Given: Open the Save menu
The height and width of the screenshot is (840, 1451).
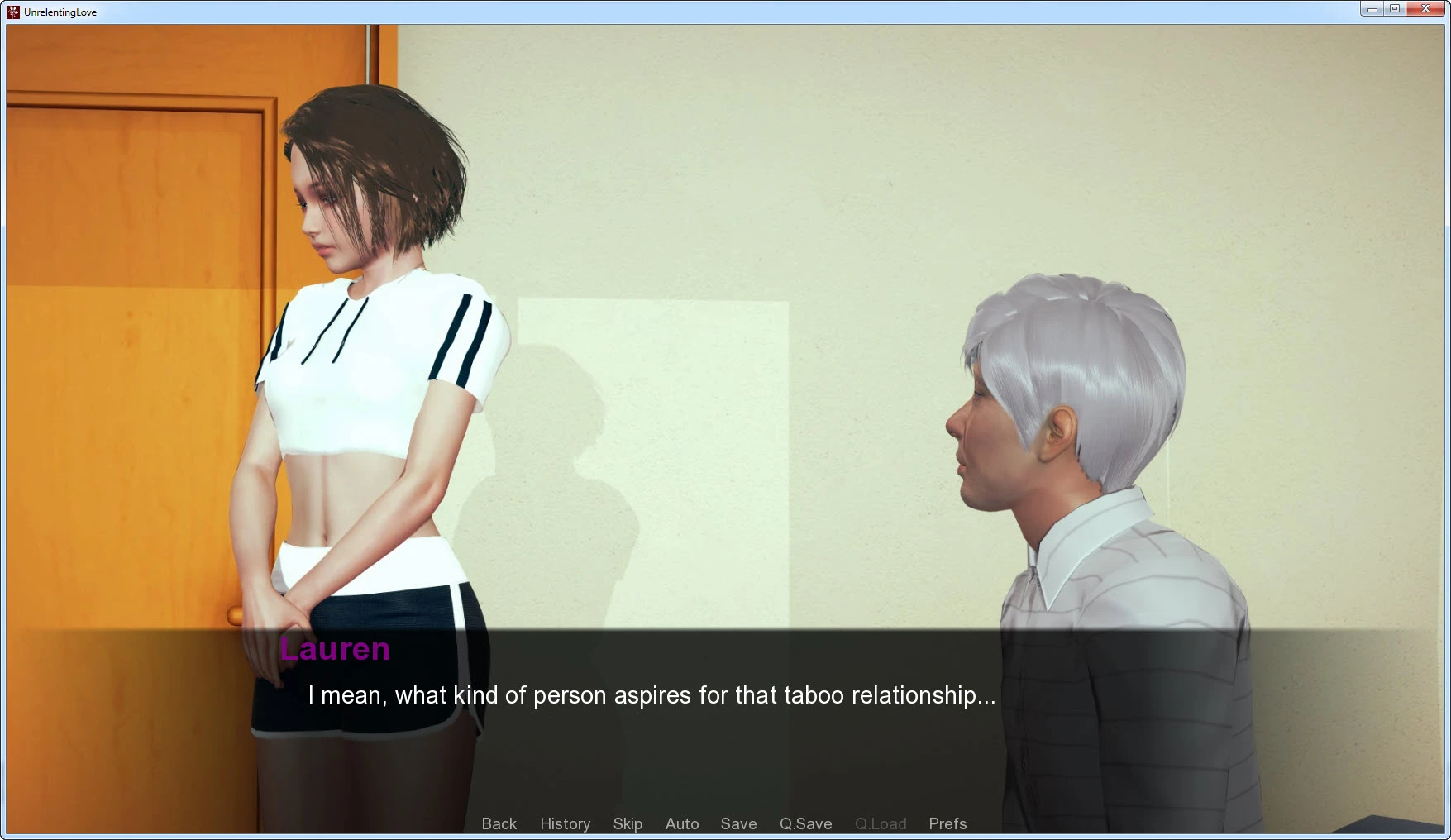Looking at the screenshot, I should (738, 823).
